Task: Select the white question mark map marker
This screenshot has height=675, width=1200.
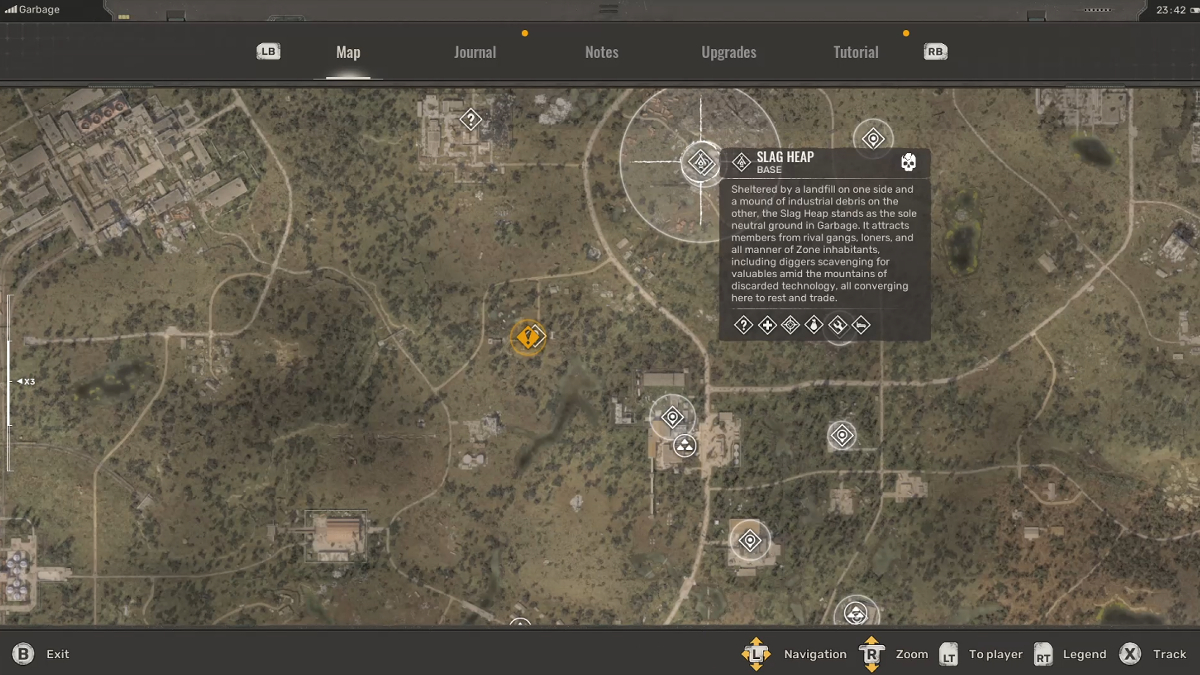Action: [x=470, y=120]
